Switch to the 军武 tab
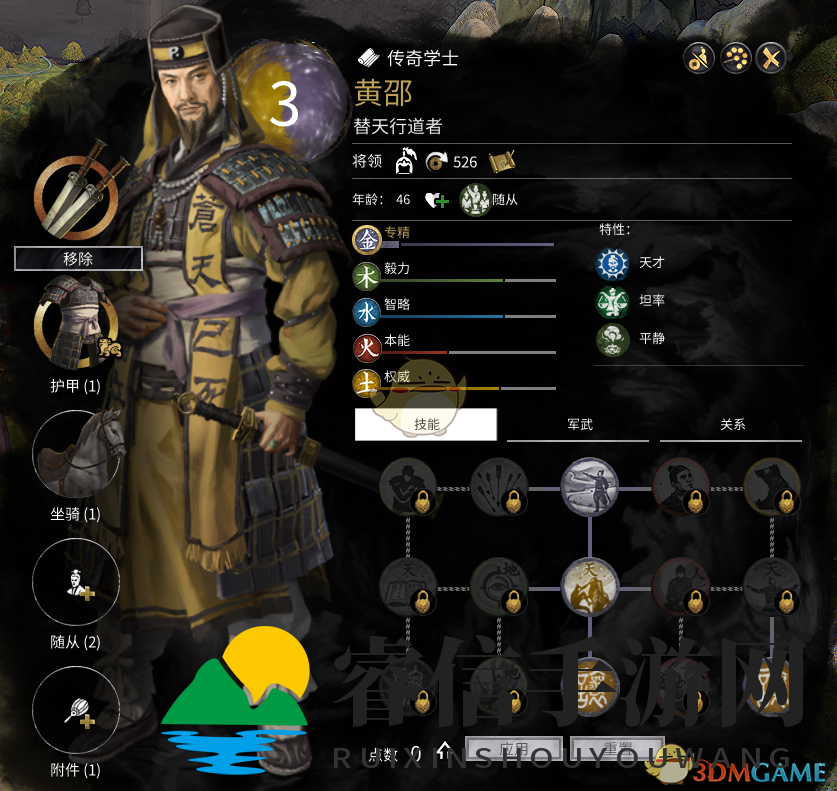 pyautogui.click(x=580, y=424)
